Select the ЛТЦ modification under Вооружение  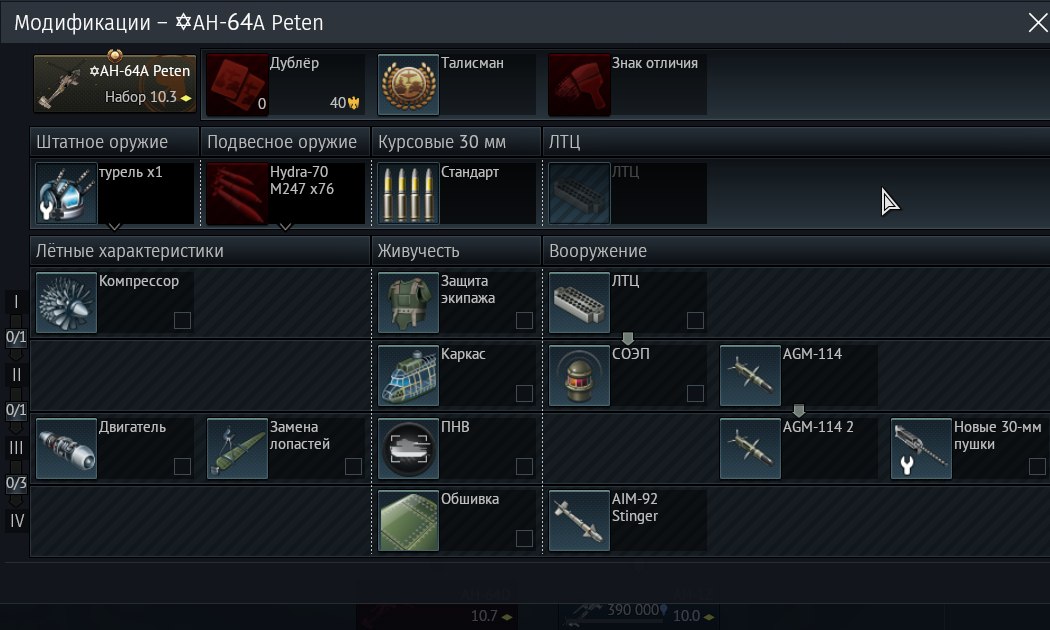coord(628,302)
